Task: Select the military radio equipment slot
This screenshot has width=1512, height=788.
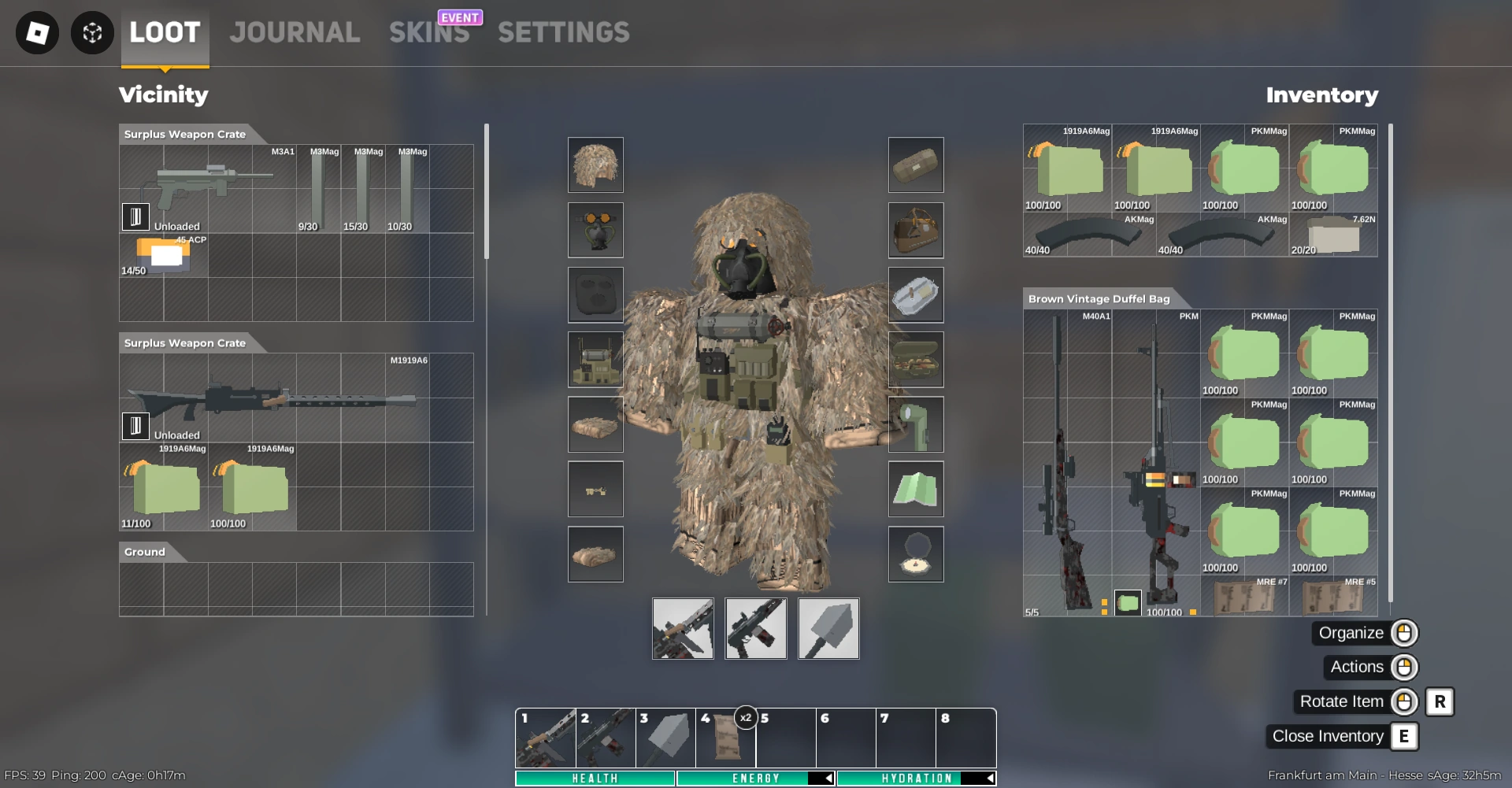Action: 596,358
